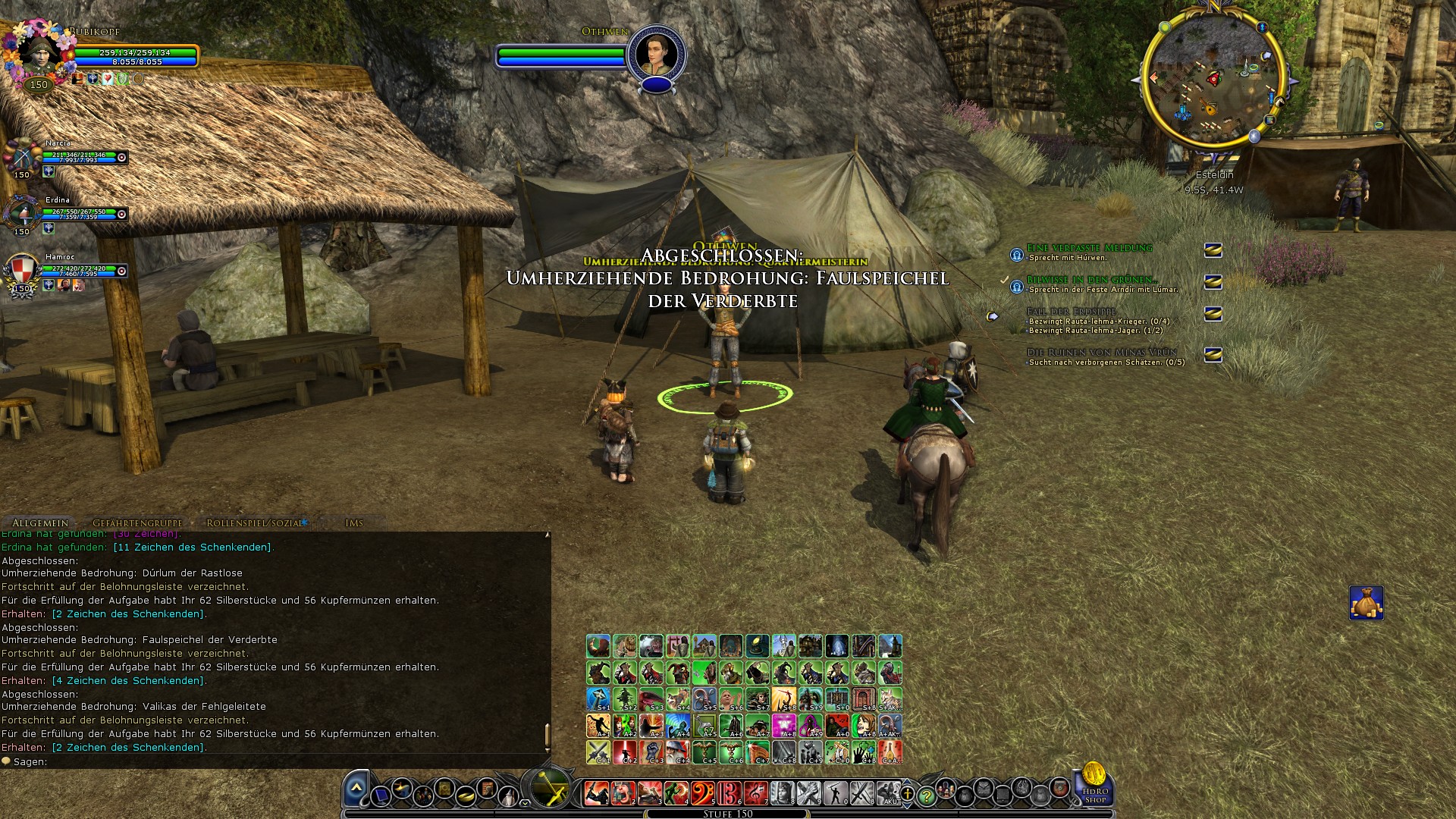Click ring icon beside Fall der Erdsippe
This screenshot has width=1456, height=819.
1213,314
